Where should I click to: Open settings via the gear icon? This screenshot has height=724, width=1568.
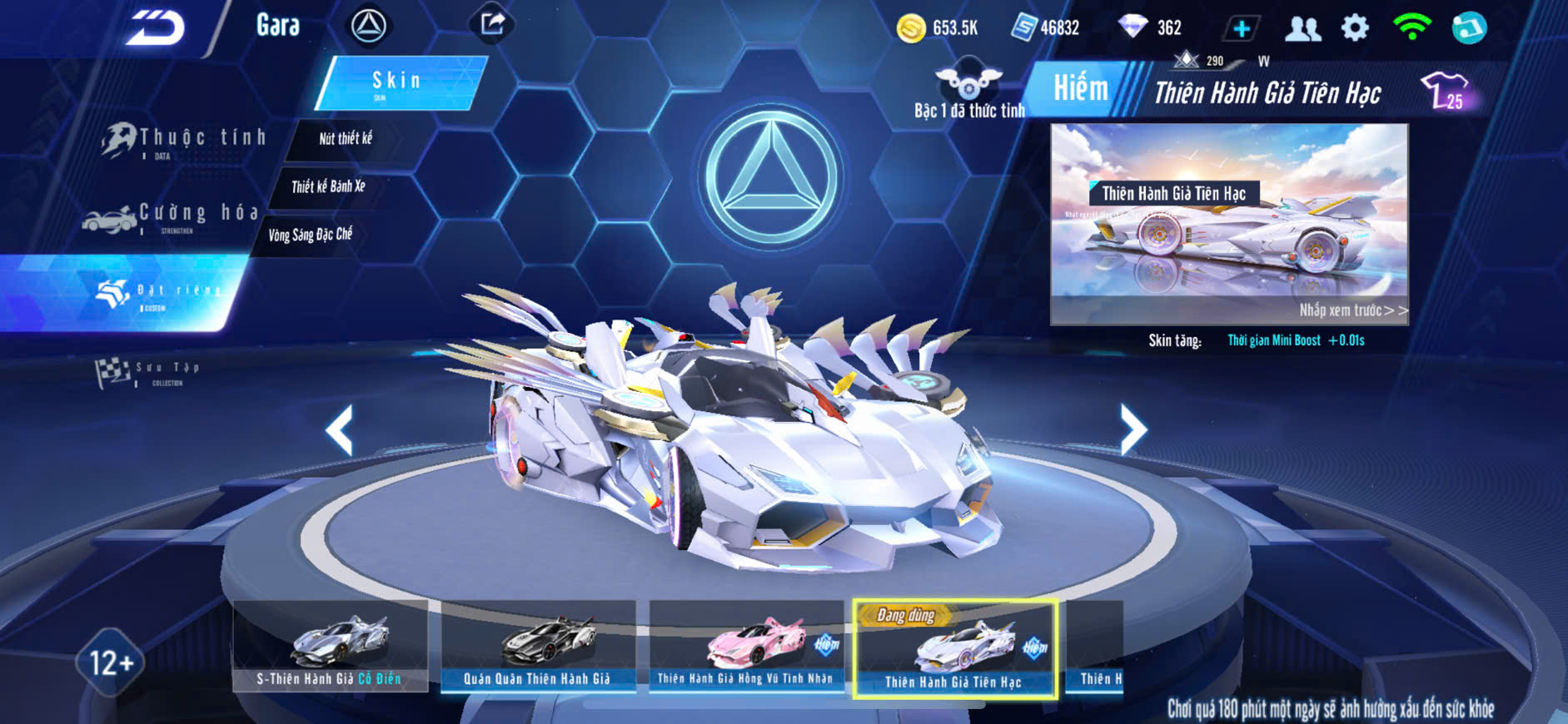1355,28
